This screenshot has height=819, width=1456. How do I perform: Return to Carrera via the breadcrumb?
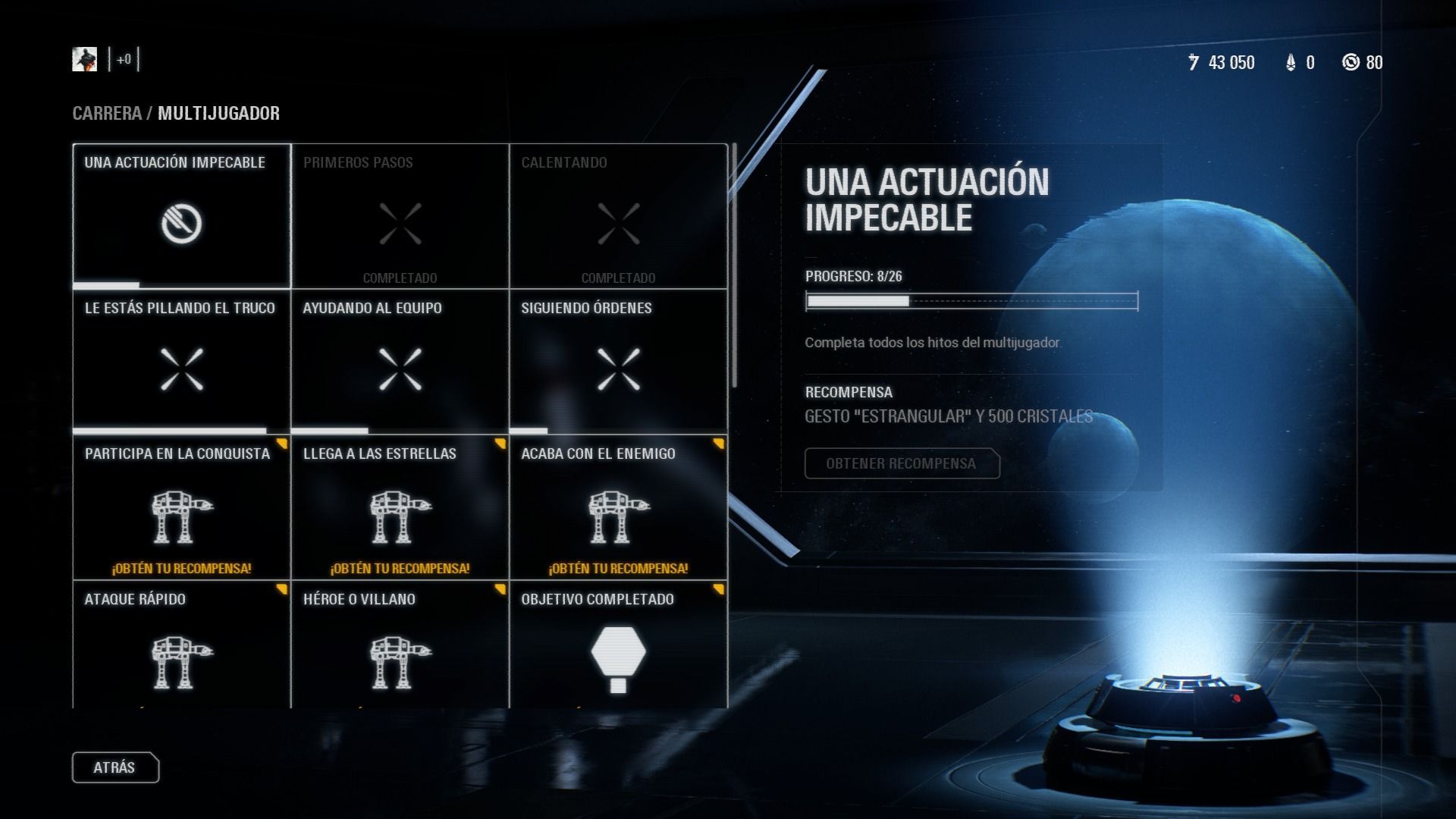pos(107,114)
